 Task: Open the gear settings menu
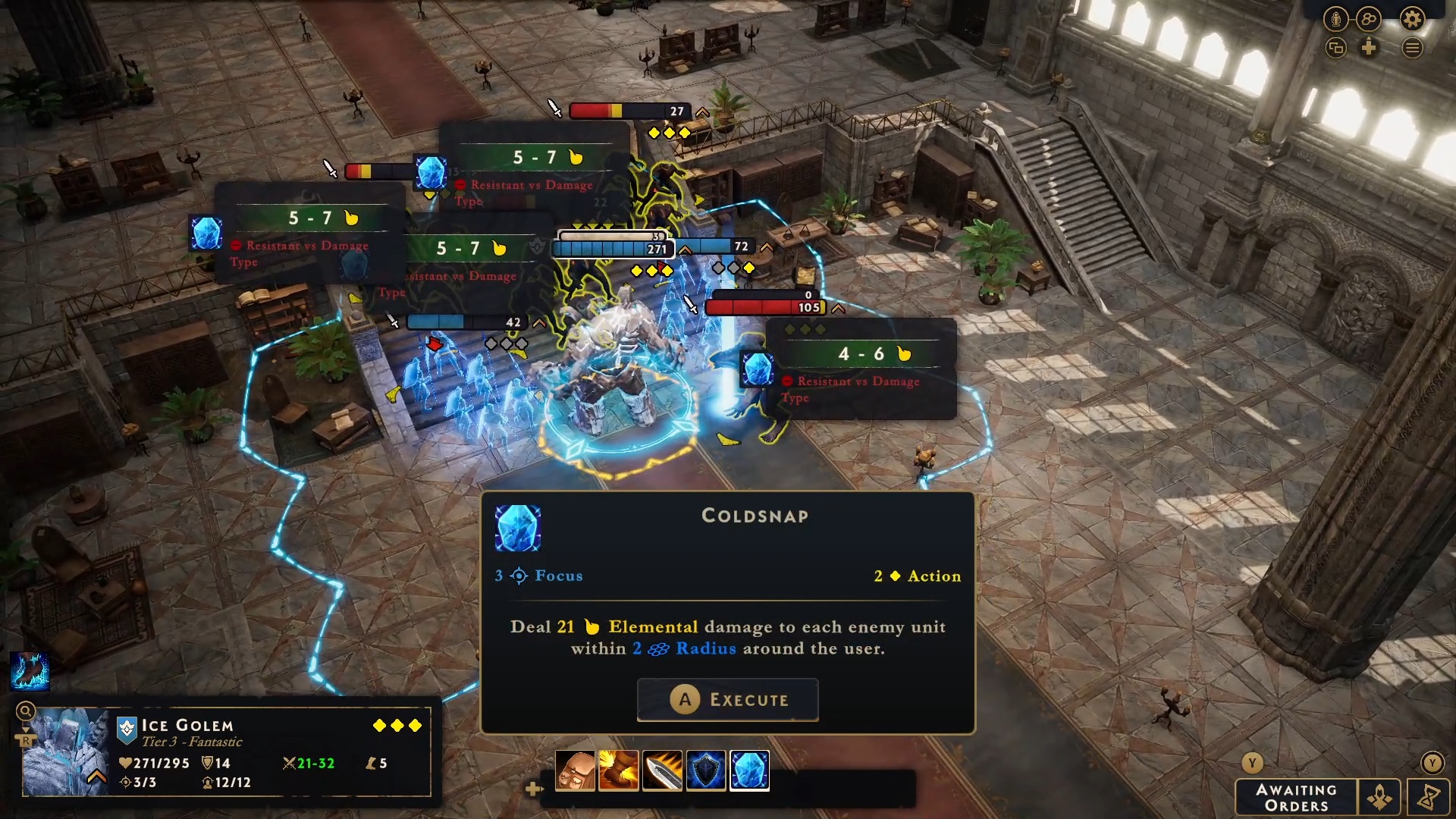tap(1412, 19)
